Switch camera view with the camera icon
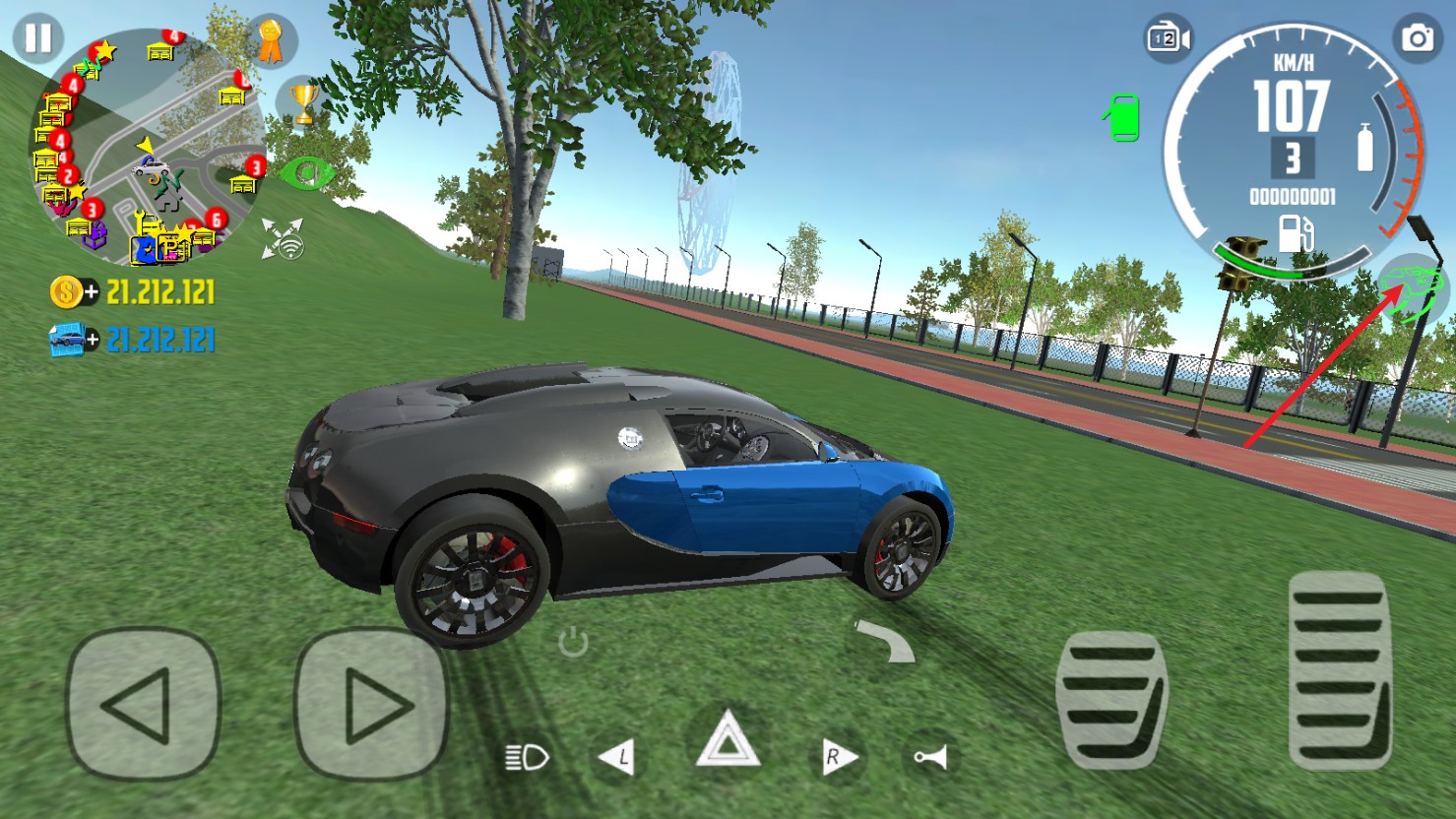 point(1168,39)
